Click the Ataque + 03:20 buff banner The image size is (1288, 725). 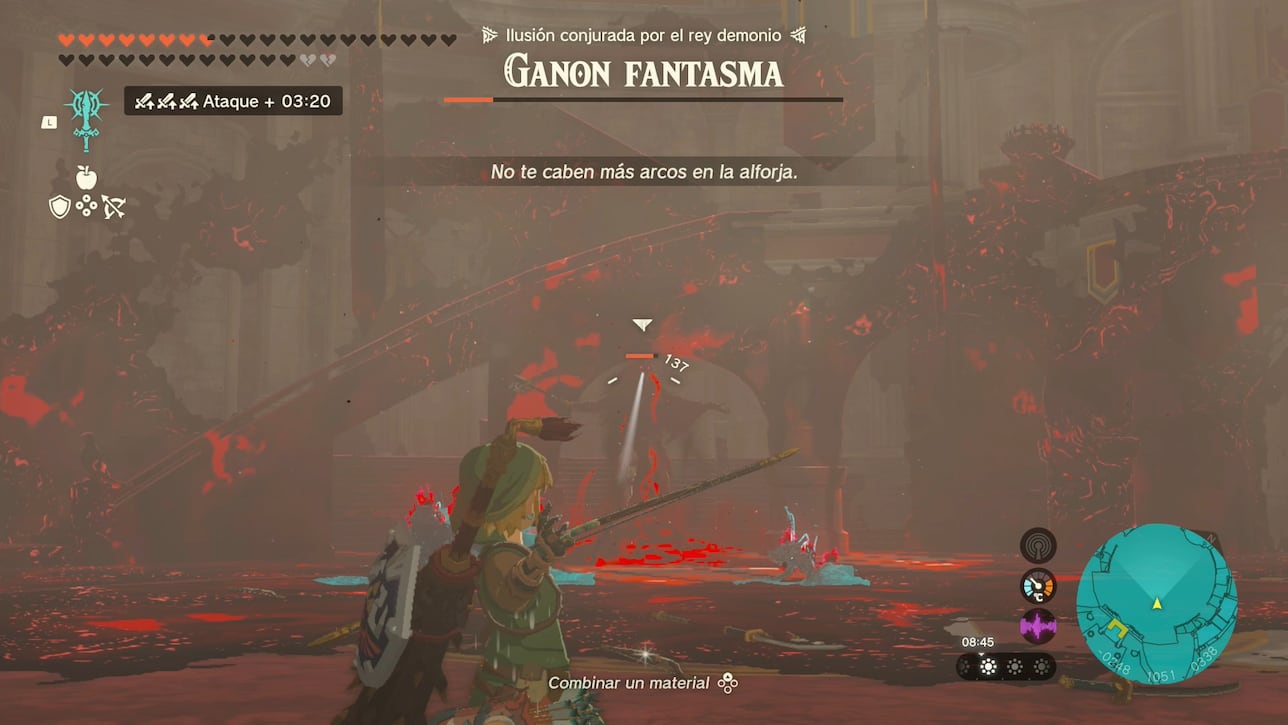tap(232, 100)
